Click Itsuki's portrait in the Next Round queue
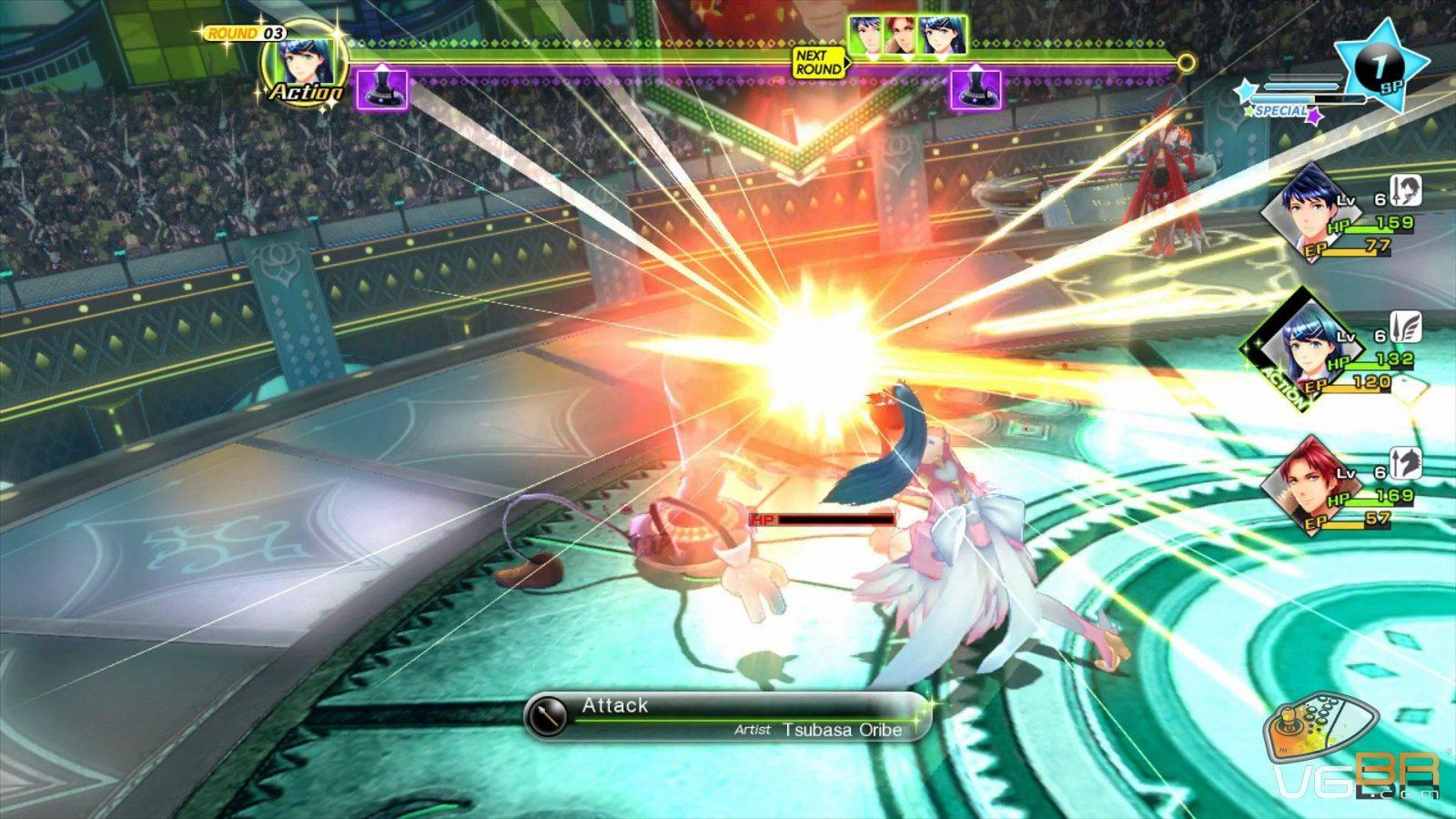1456x819 pixels. [x=868, y=36]
